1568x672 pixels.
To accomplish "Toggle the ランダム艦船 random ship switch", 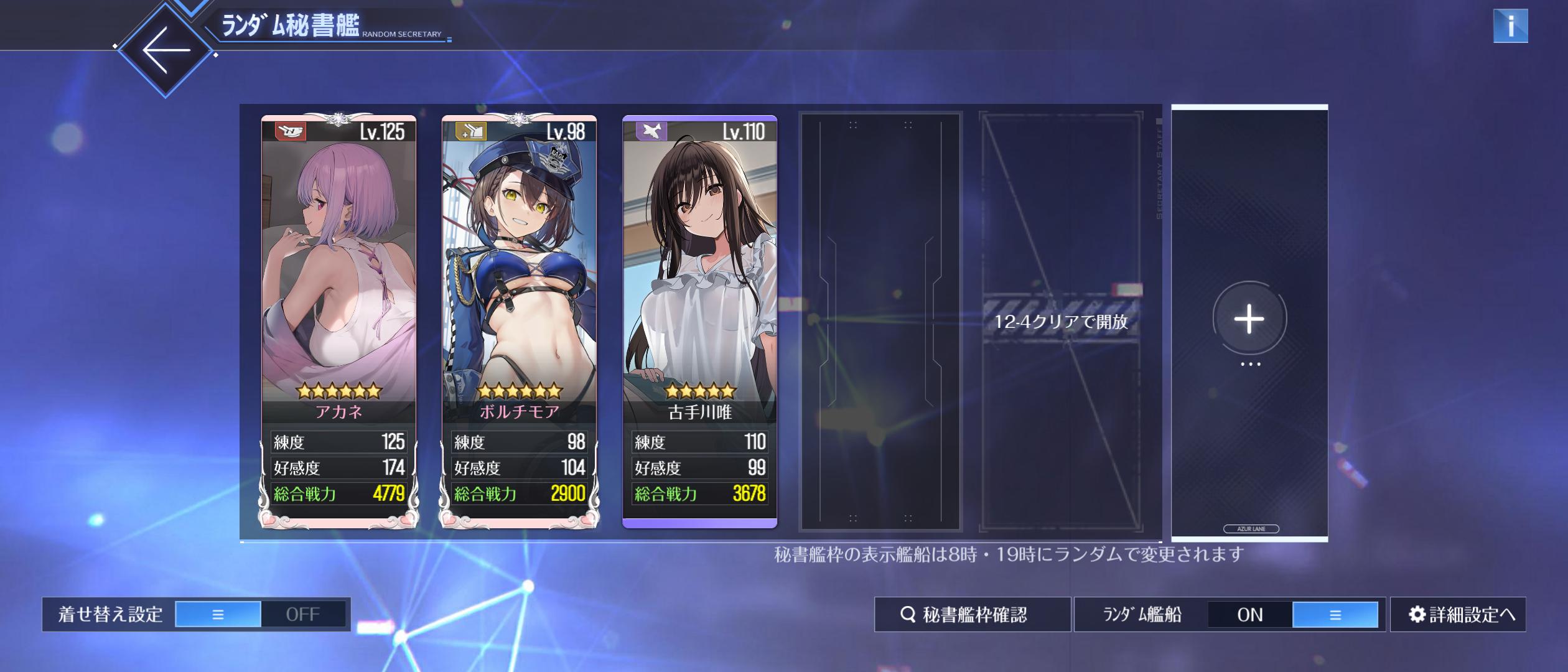I will (x=1292, y=614).
